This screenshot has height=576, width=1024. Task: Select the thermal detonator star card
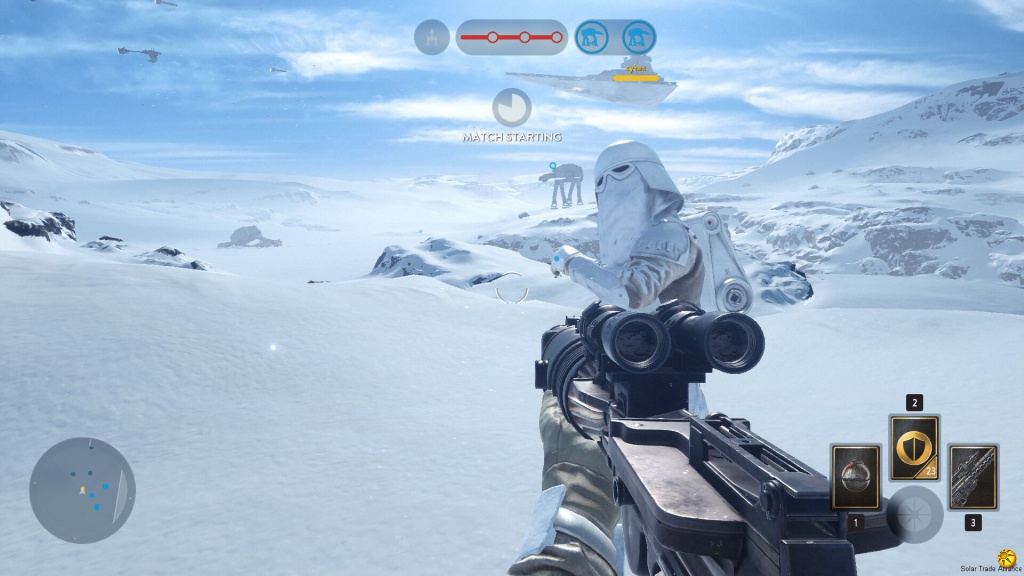(x=856, y=477)
